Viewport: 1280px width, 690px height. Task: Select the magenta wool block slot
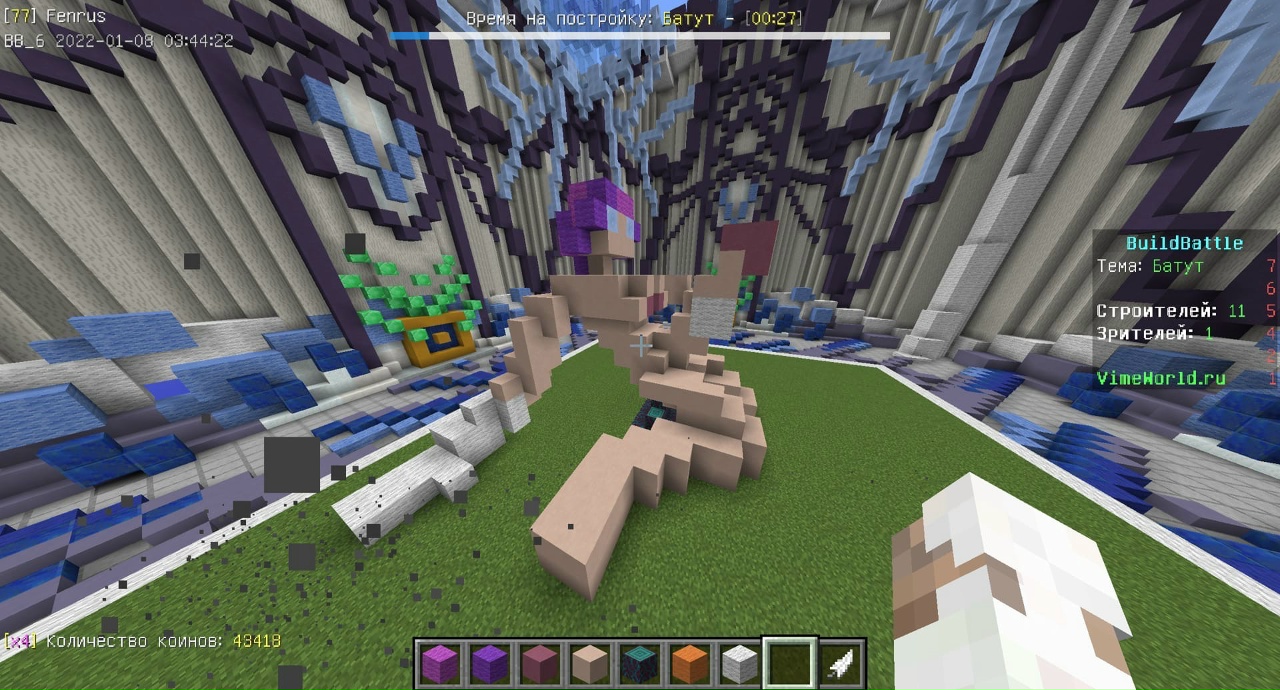[439, 664]
